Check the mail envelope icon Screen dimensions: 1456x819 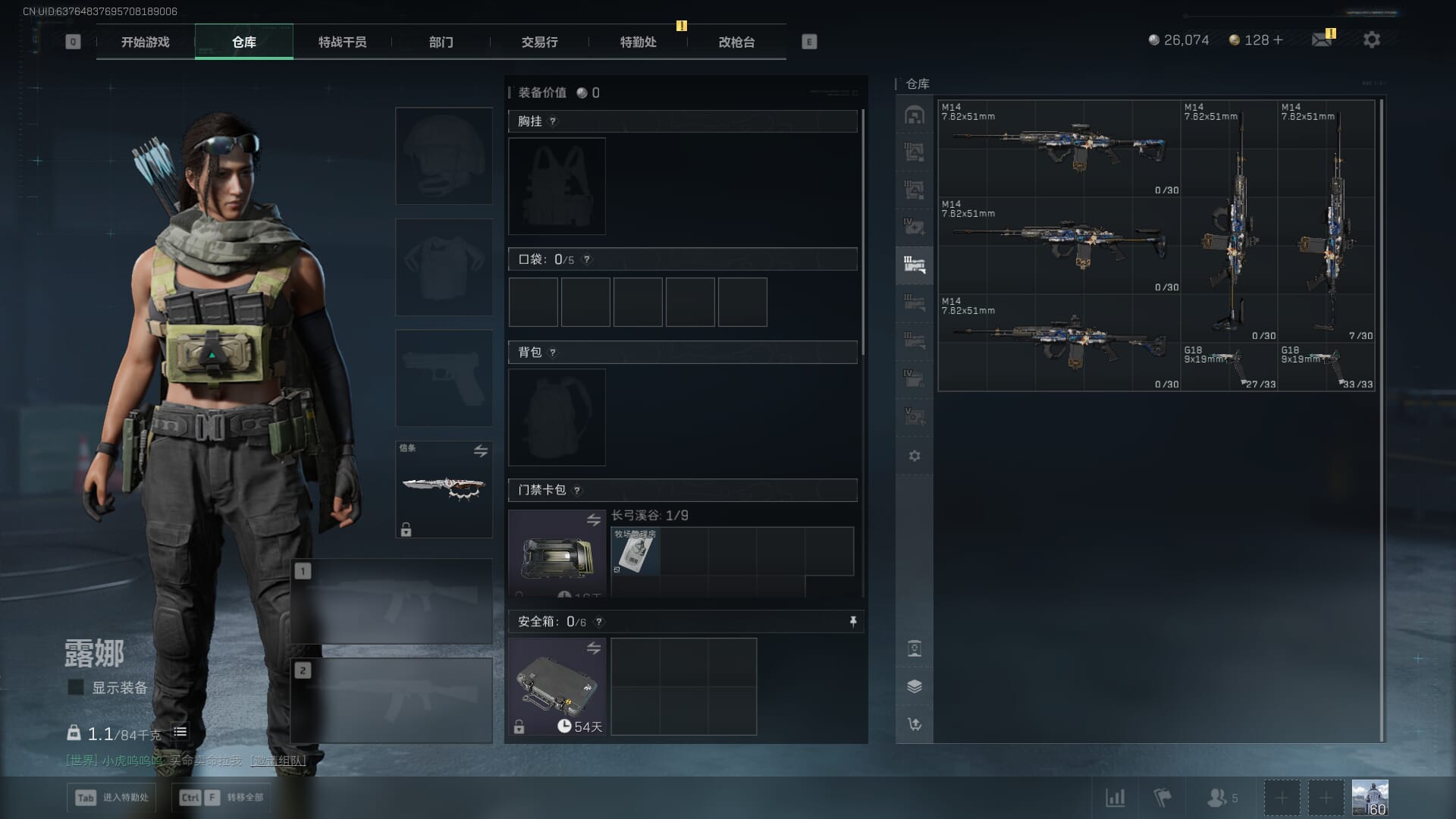tap(1322, 40)
